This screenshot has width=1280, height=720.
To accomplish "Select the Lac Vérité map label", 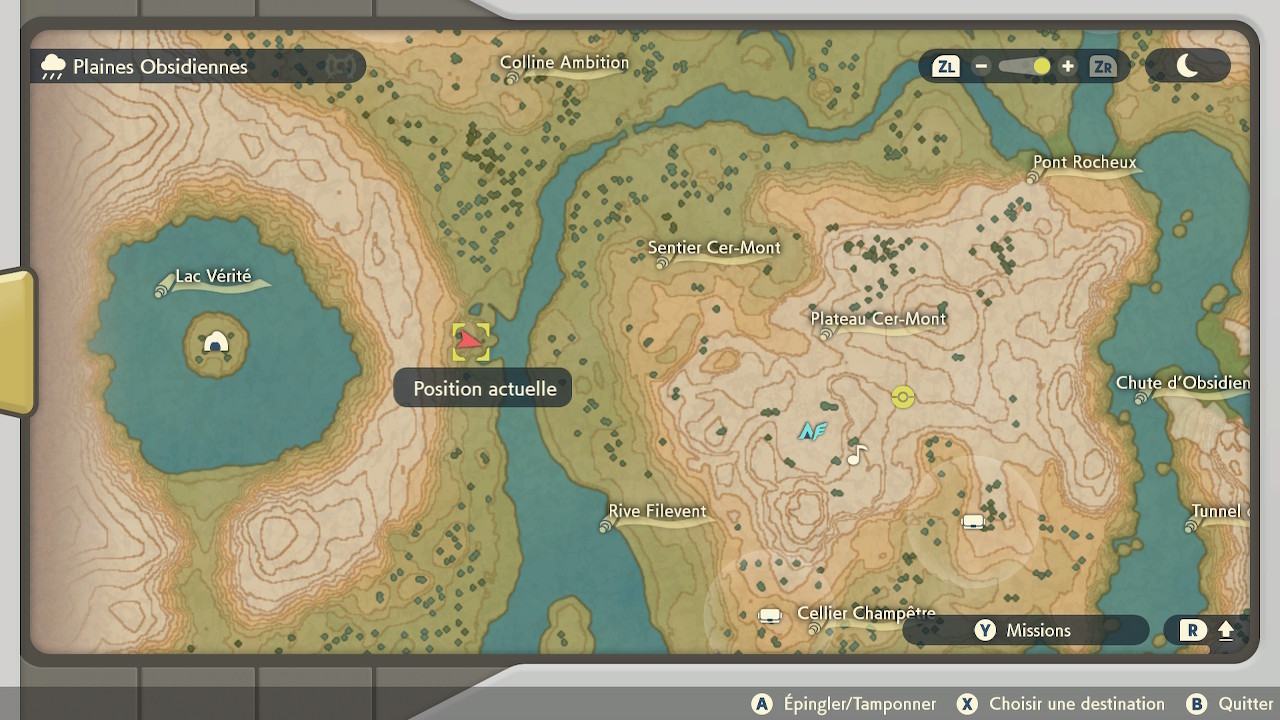I will [213, 277].
